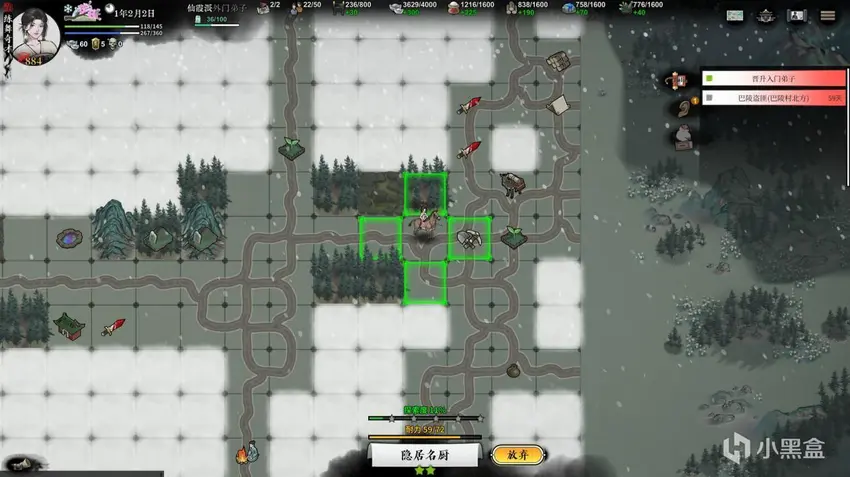Viewport: 850px width, 477px height.
Task: Open the character card icon
Action: (x=797, y=16)
